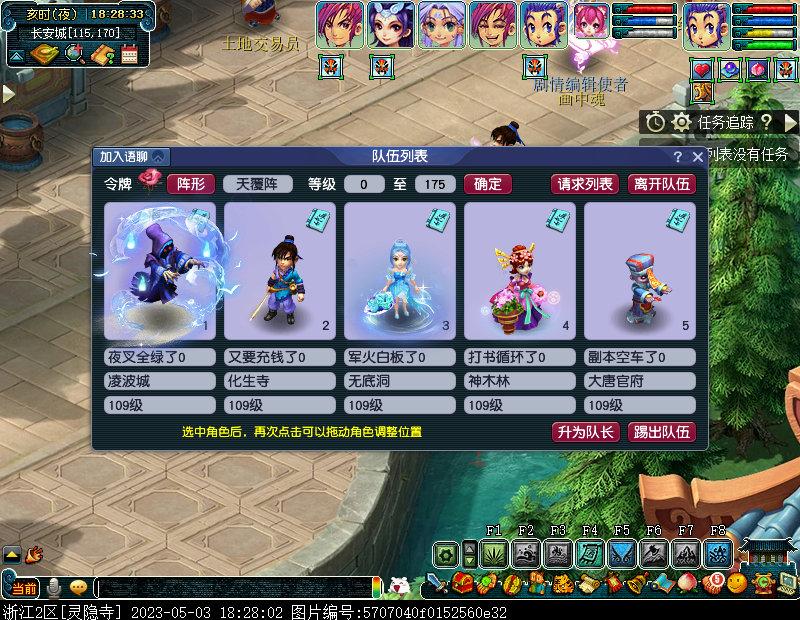Image resolution: width=800 pixels, height=620 pixels.
Task: Leave the team with 离开队伍
Action: pos(661,184)
